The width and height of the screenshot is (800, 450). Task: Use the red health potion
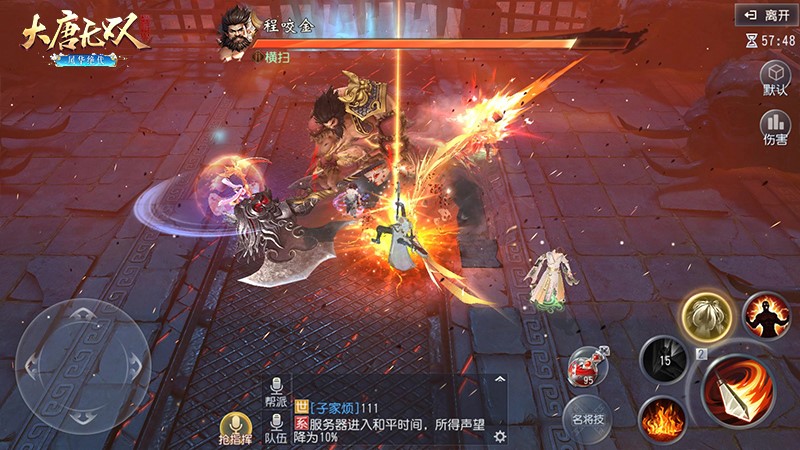click(x=588, y=367)
